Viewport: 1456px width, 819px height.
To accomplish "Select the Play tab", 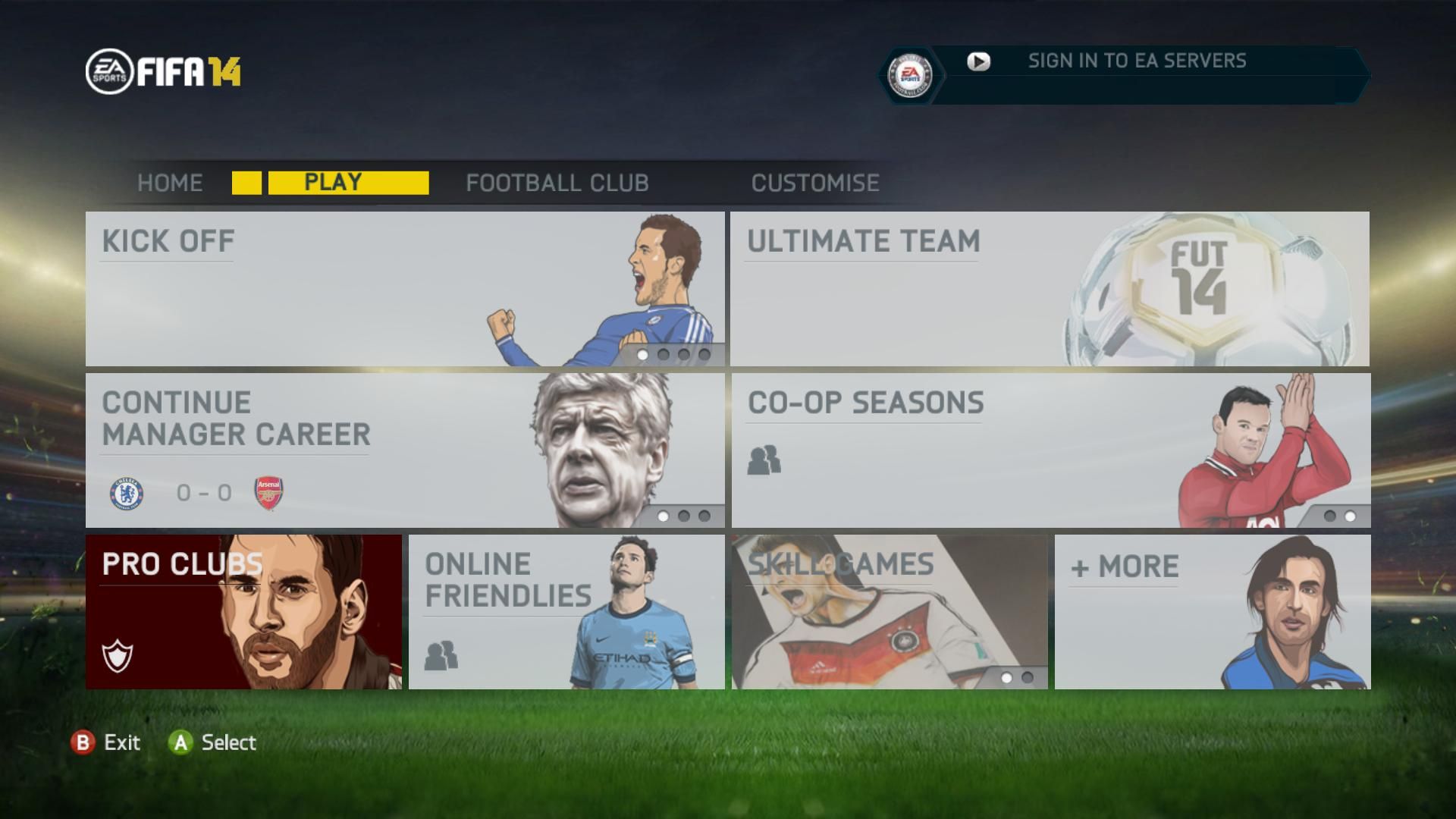I will pos(332,183).
